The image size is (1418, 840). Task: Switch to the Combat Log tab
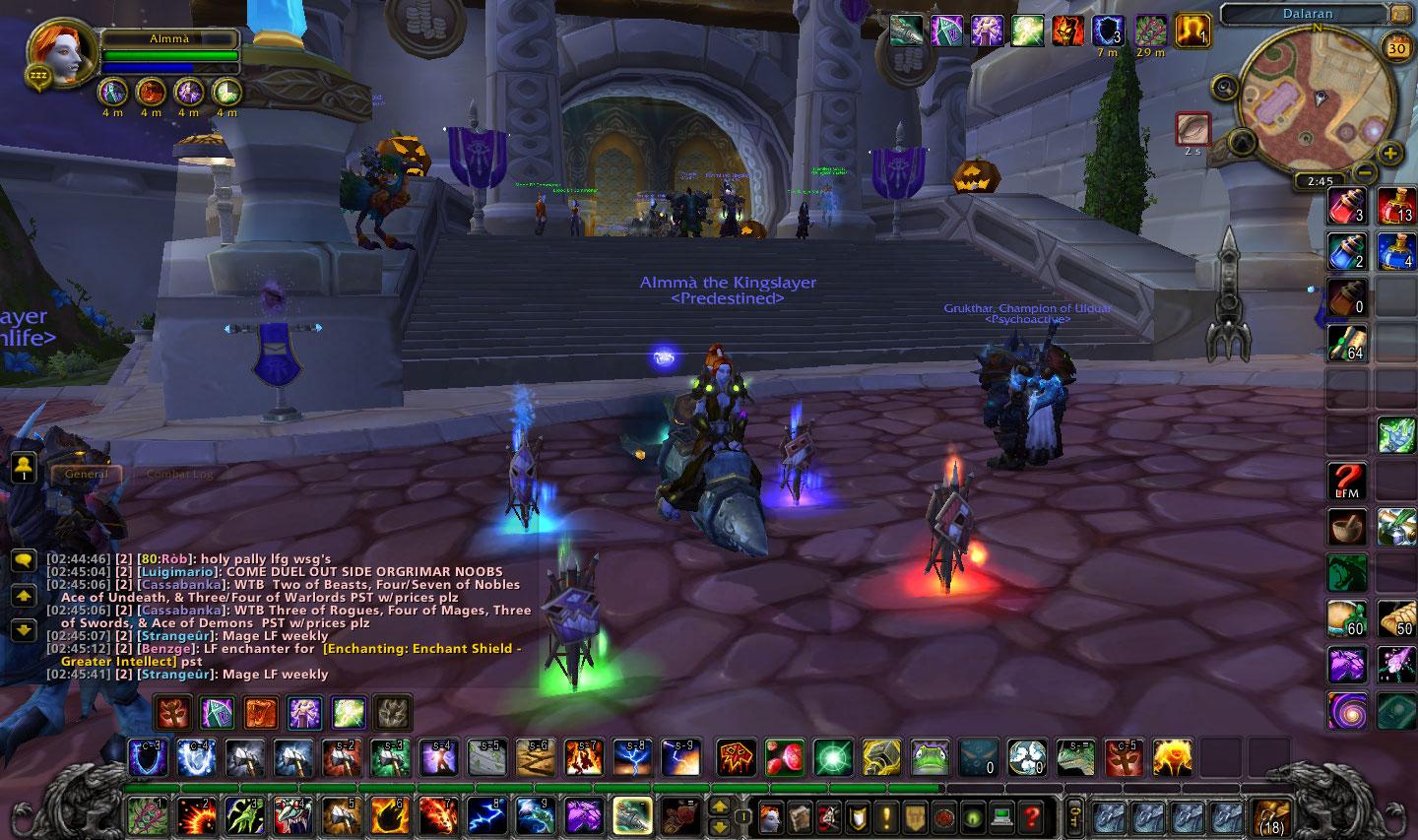coord(179,474)
